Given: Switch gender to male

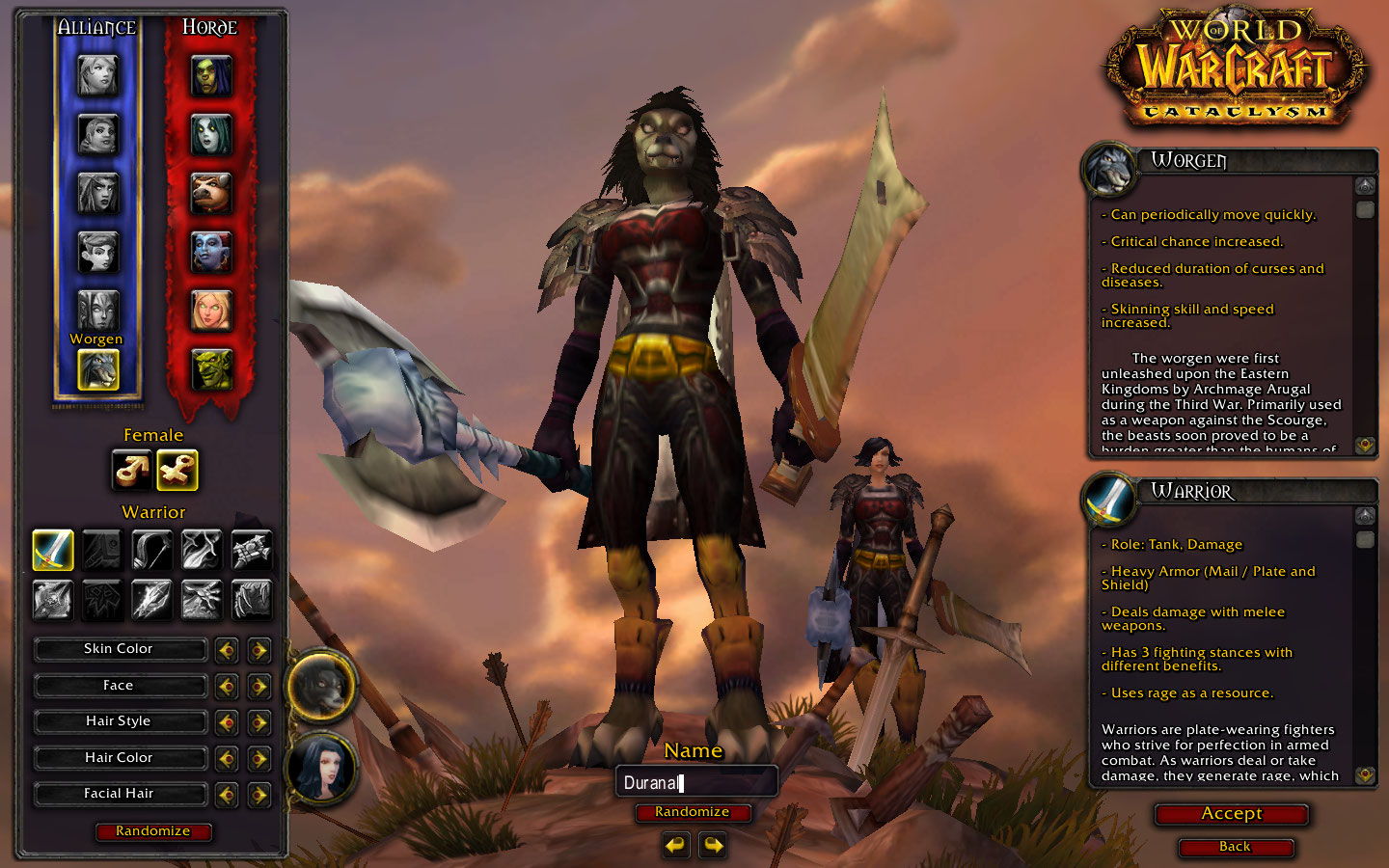Looking at the screenshot, I should pyautogui.click(x=131, y=470).
